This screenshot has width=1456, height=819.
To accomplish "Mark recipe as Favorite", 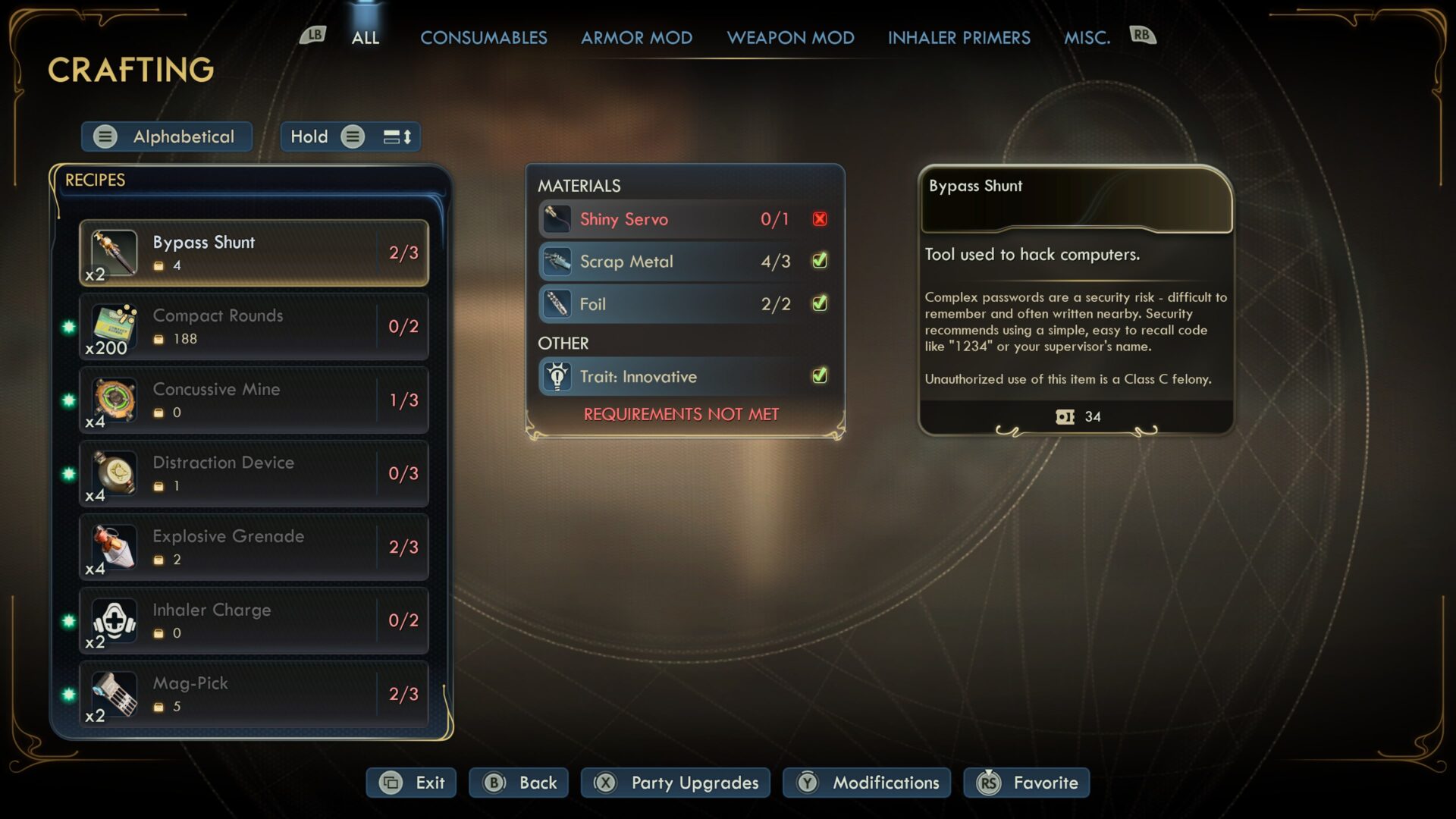I will [1026, 783].
